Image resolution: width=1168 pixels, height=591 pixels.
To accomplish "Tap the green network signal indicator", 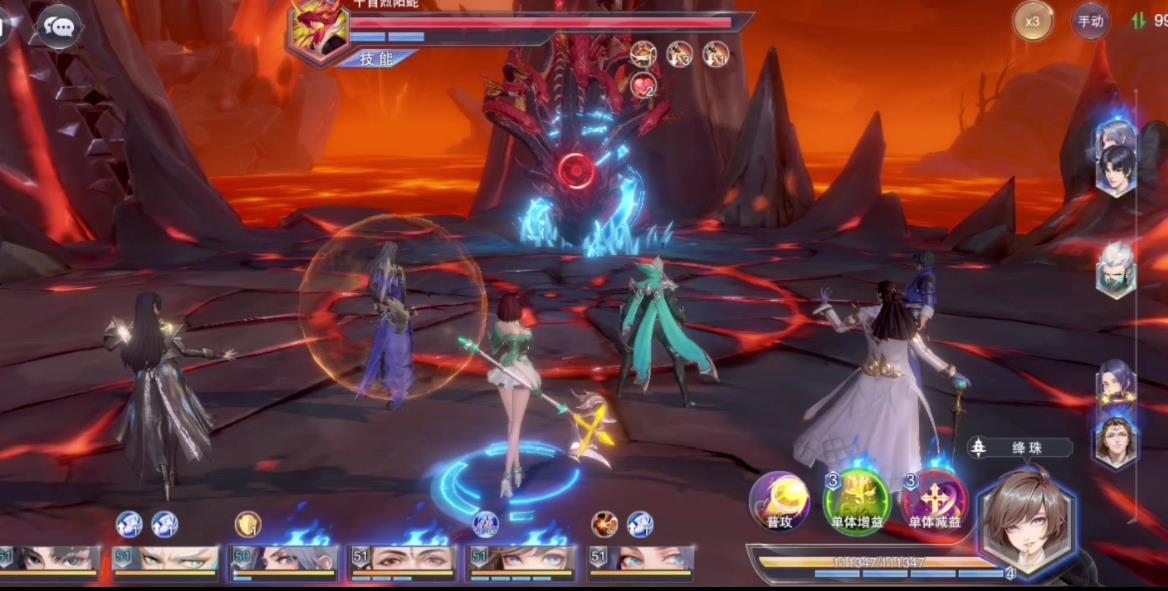I will tap(1138, 20).
